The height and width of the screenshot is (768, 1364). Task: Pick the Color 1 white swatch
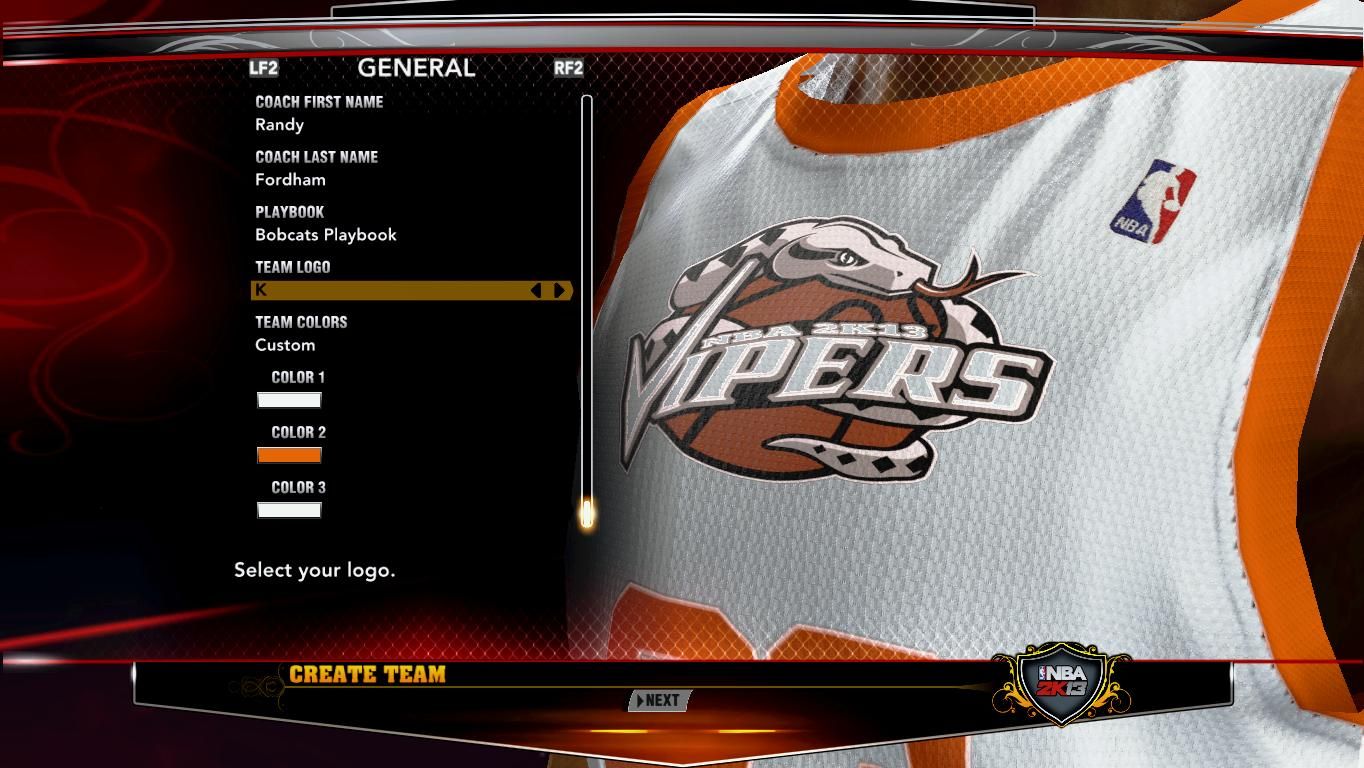click(289, 400)
